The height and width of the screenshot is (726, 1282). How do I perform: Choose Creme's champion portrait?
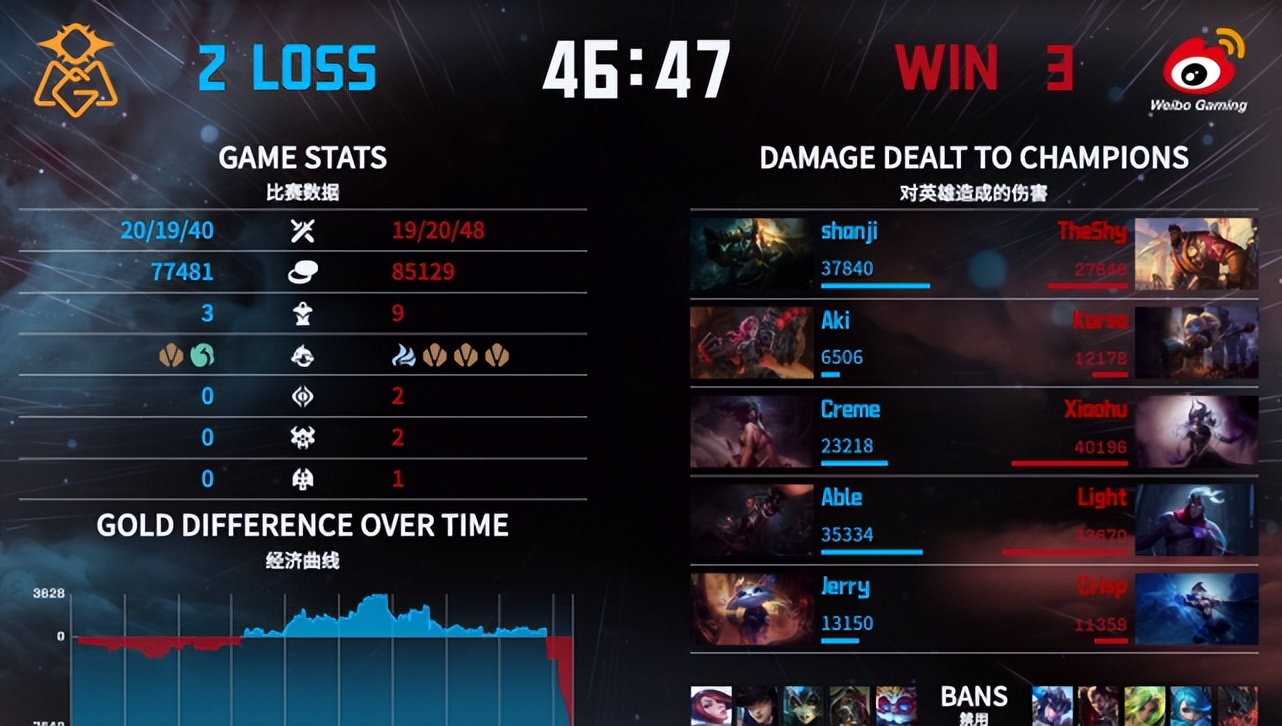749,432
